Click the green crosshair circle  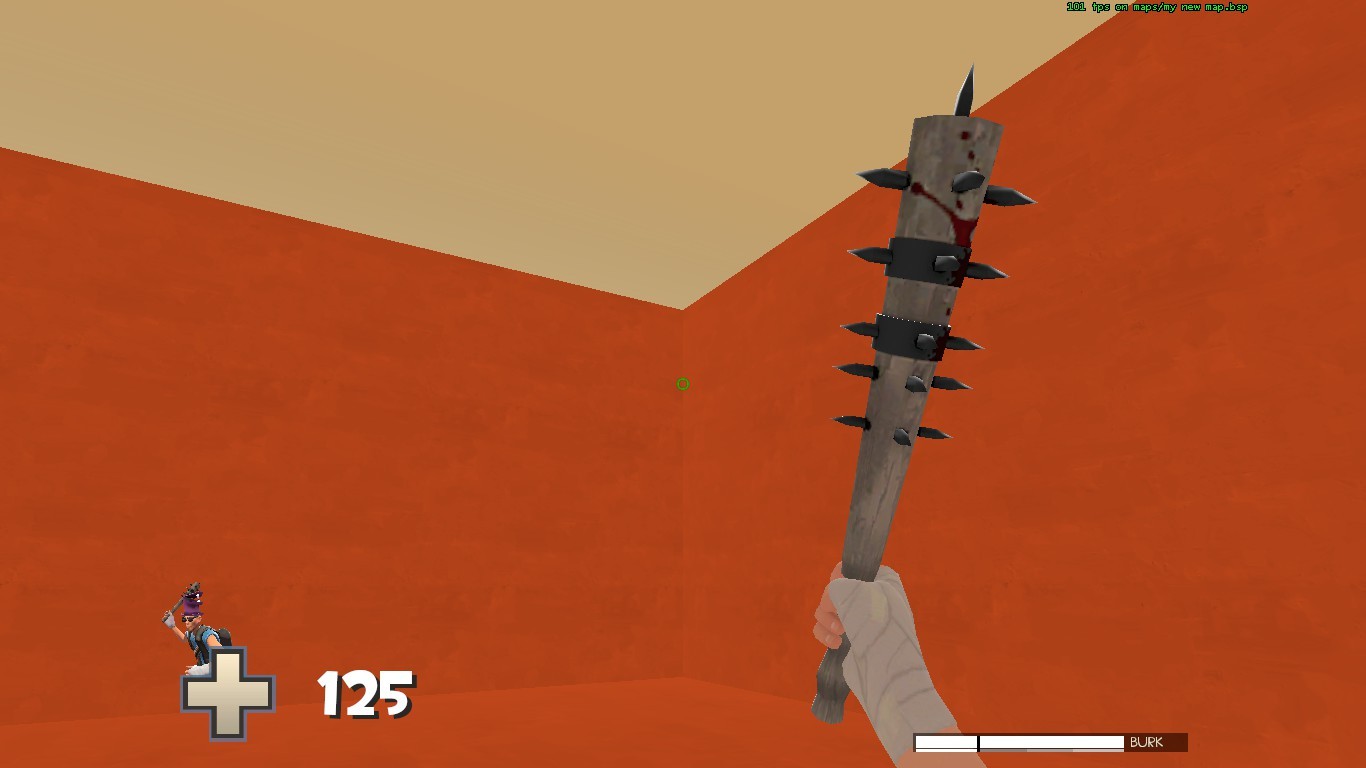coord(682,384)
